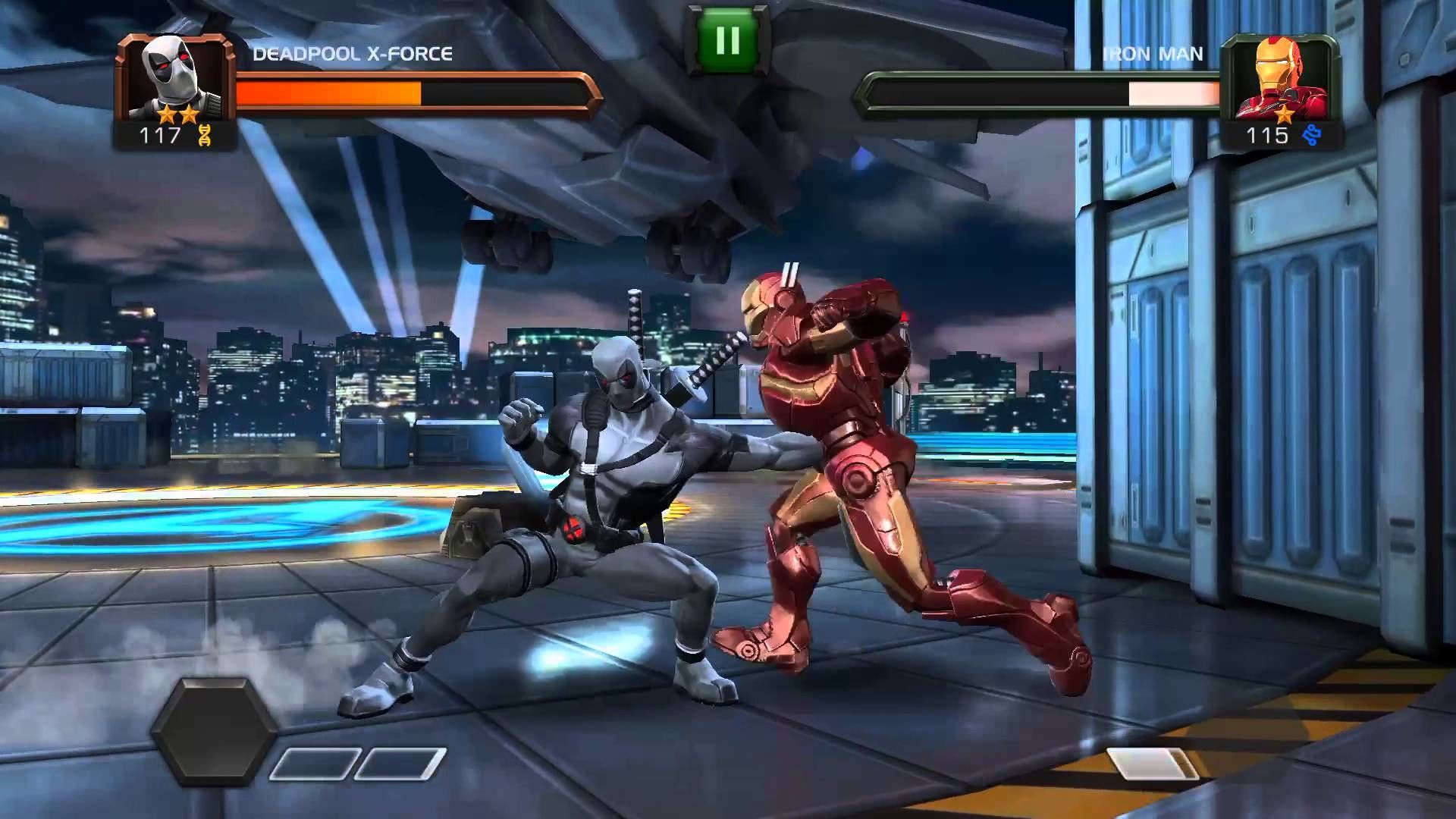Tap Iron Man's portrait
This screenshot has width=1456, height=819.
click(x=1279, y=78)
